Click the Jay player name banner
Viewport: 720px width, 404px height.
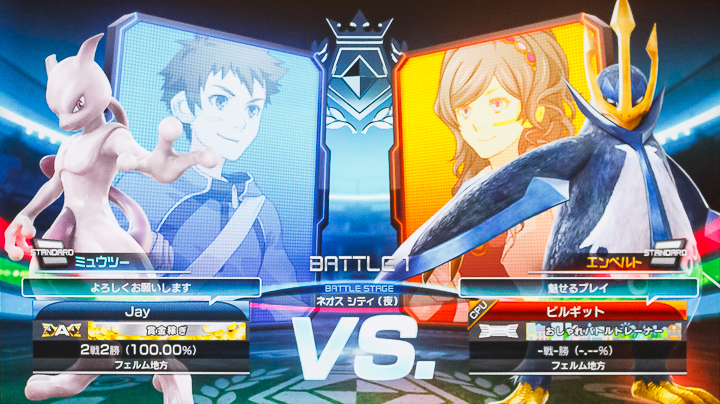coord(143,311)
